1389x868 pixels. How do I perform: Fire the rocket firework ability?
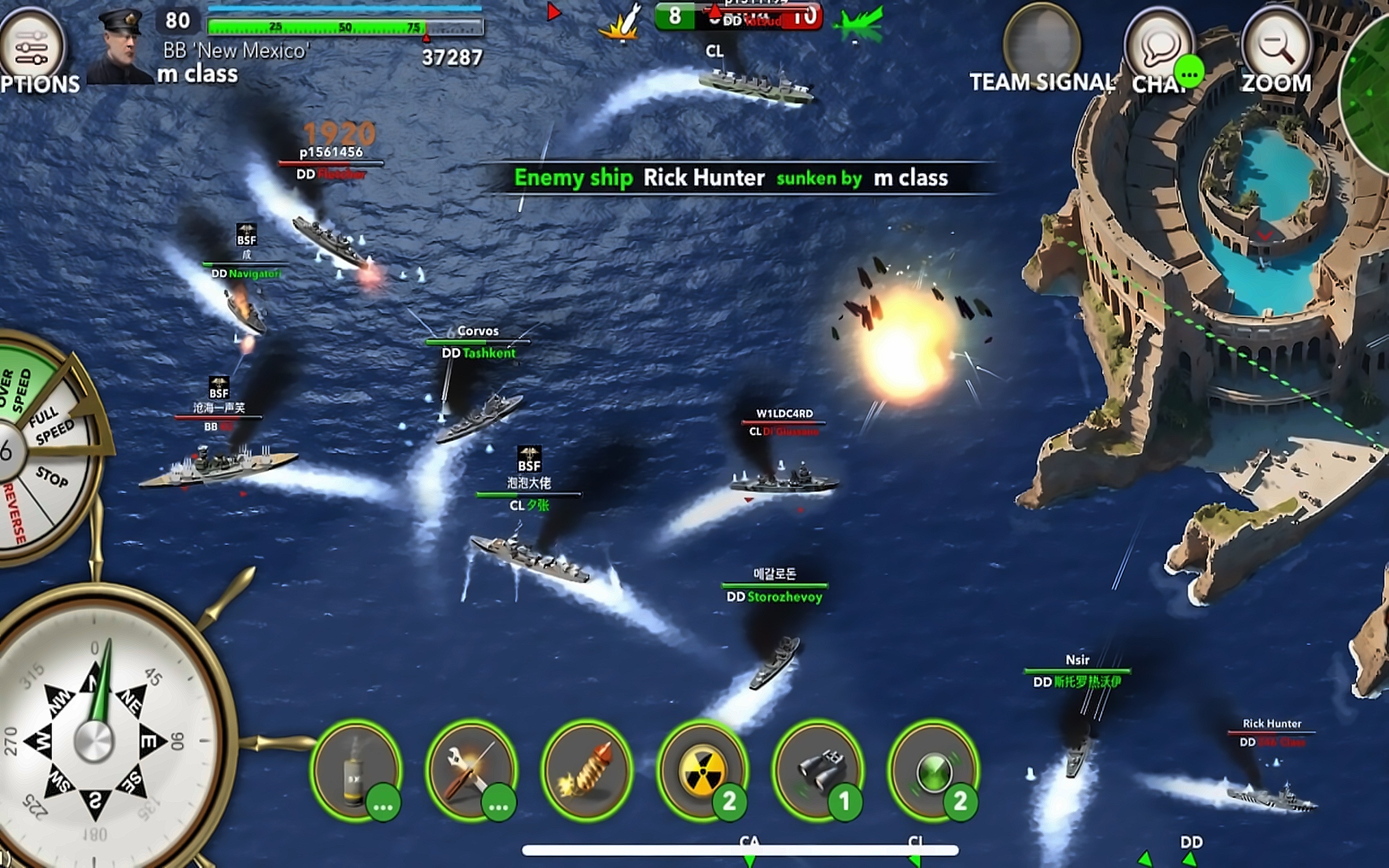click(587, 770)
